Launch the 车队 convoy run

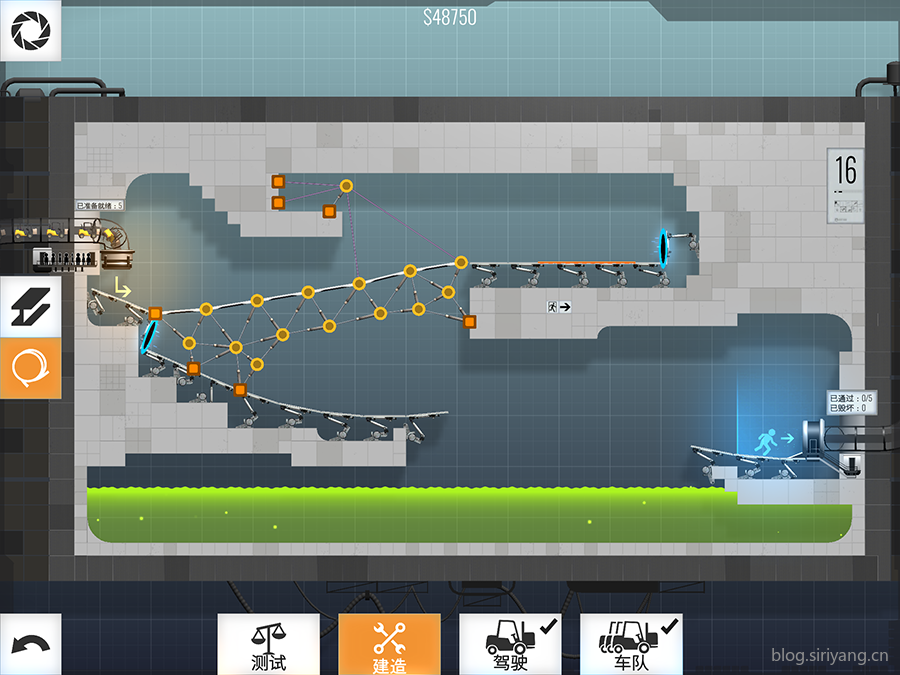click(x=631, y=644)
